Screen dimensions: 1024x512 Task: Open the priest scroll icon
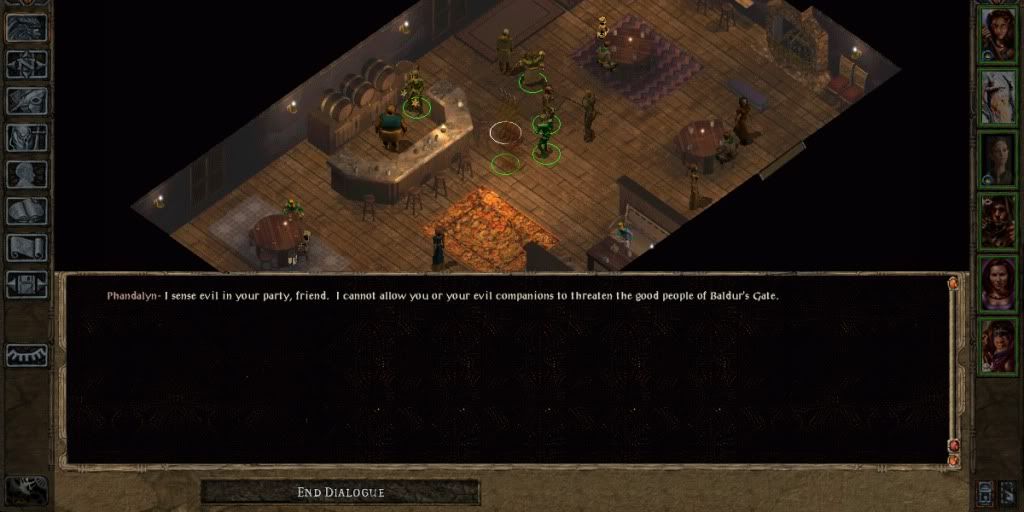click(27, 247)
